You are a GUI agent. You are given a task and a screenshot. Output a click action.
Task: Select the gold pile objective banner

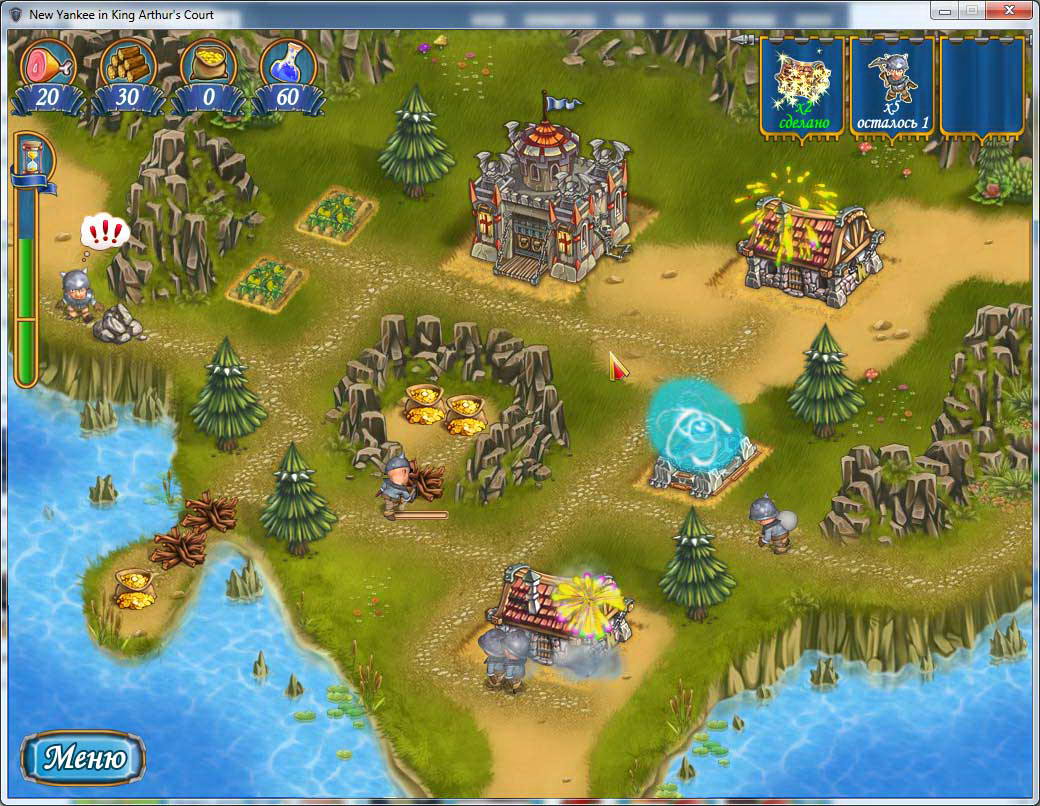click(x=801, y=86)
